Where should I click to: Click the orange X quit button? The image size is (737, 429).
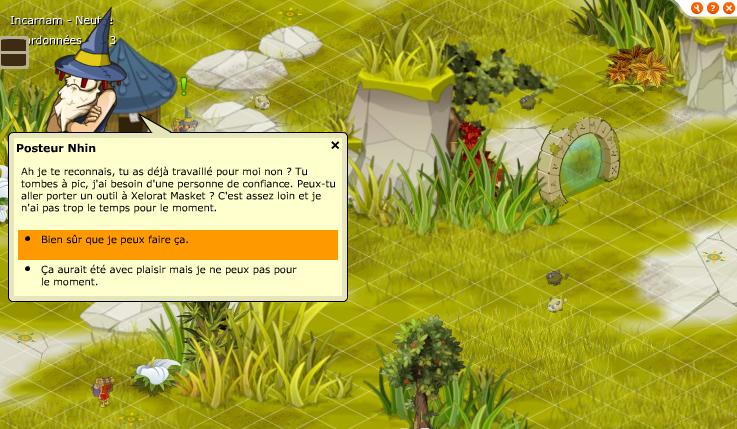click(728, 8)
